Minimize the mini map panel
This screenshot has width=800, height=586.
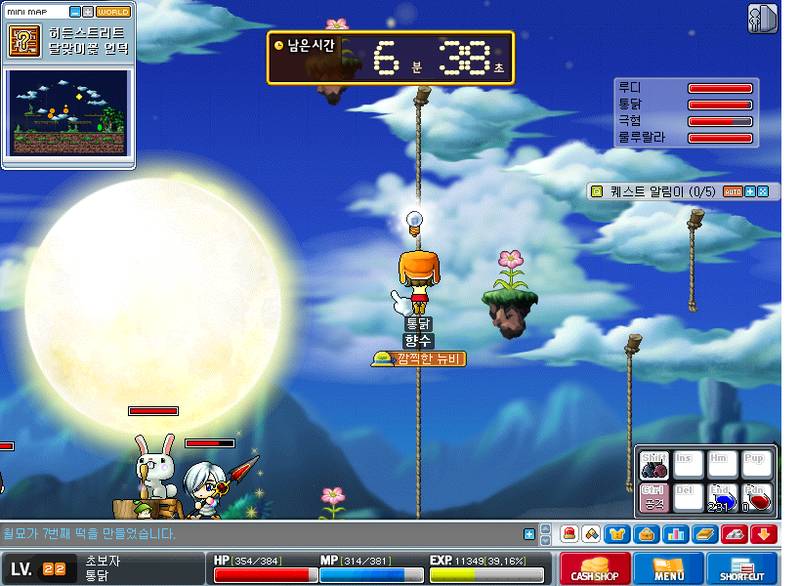[74, 12]
